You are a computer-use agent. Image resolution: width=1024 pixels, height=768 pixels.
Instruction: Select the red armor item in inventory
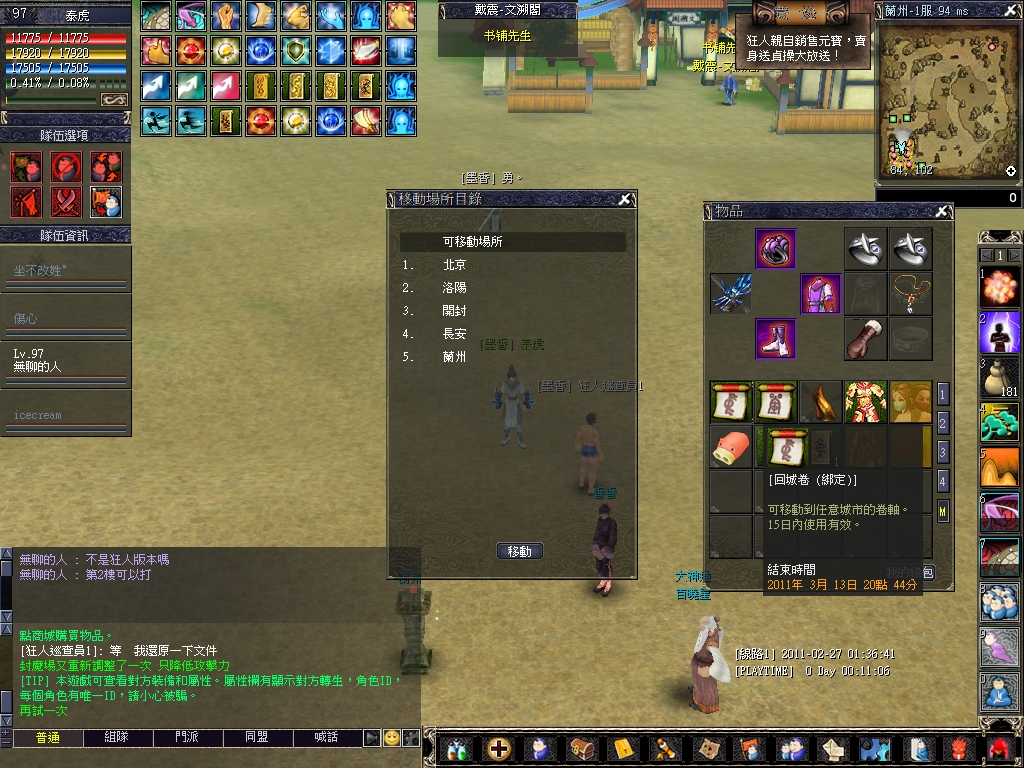pos(865,401)
